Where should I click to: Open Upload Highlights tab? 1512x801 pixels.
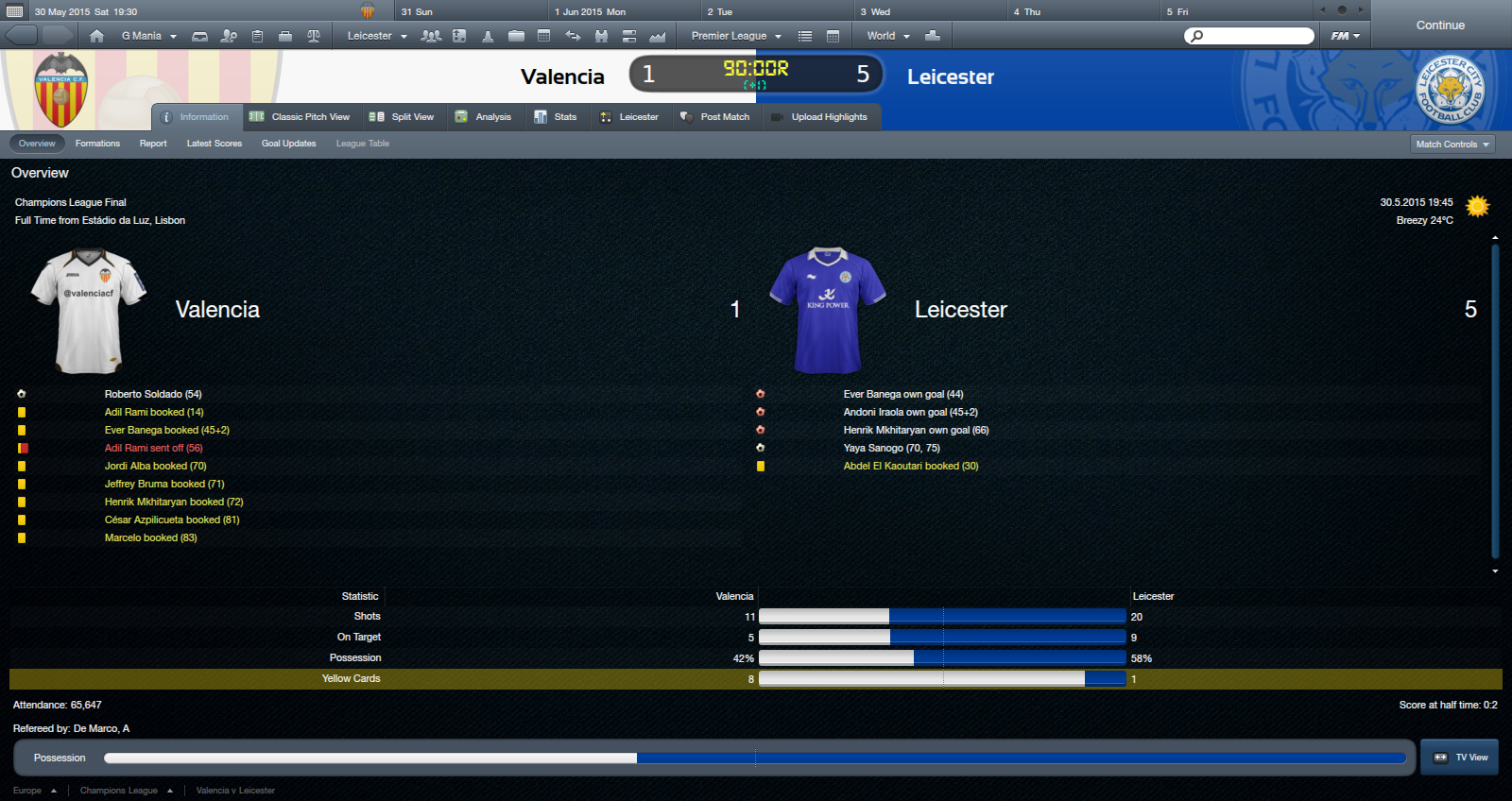819,117
